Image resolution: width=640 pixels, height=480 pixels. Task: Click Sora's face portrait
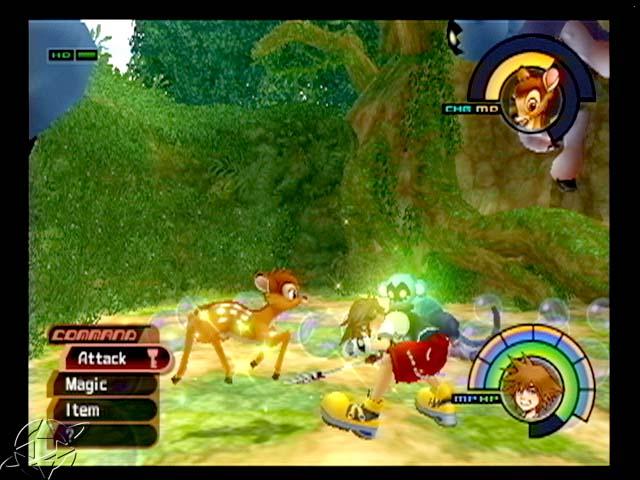[529, 388]
